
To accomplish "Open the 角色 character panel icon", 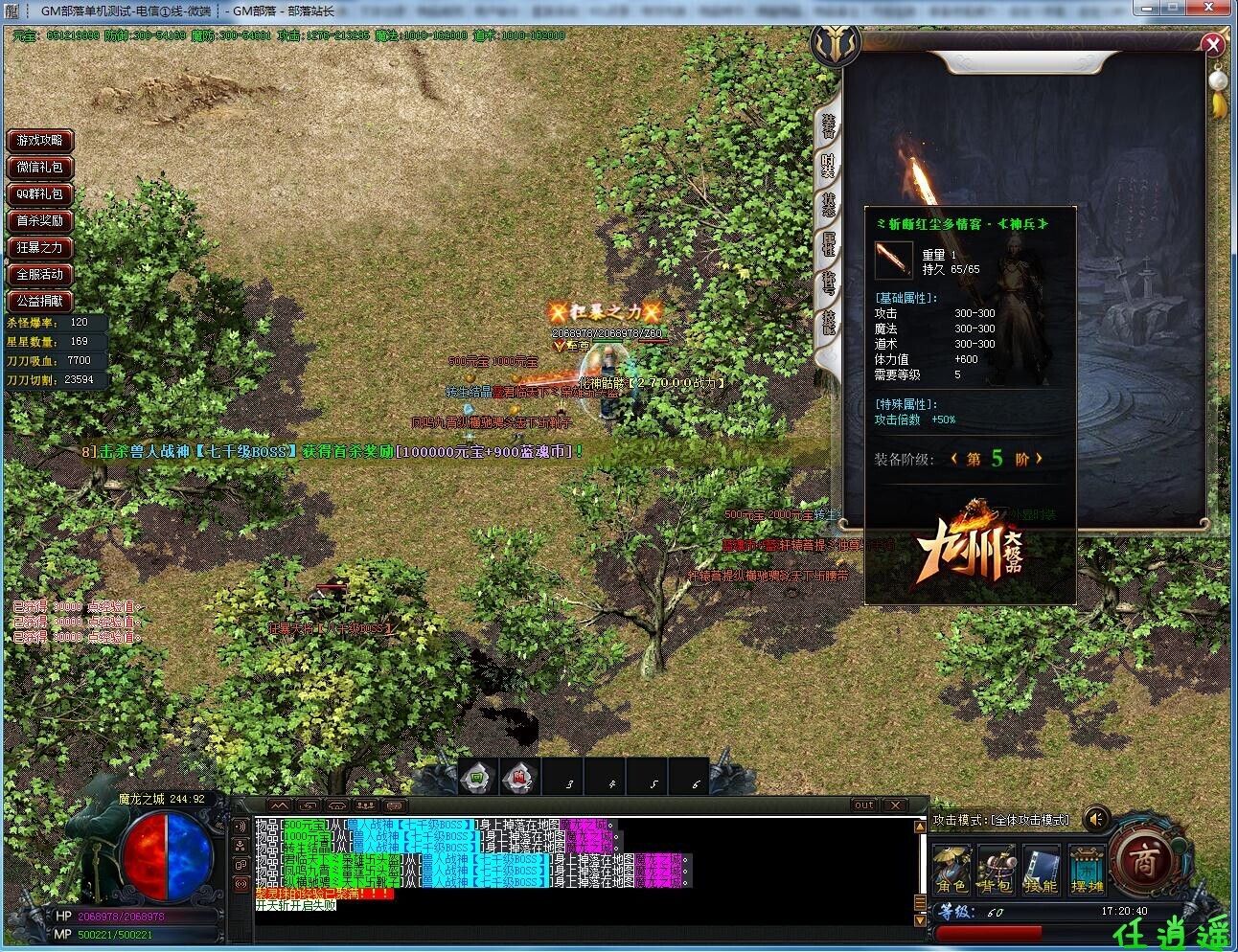I will click(951, 869).
